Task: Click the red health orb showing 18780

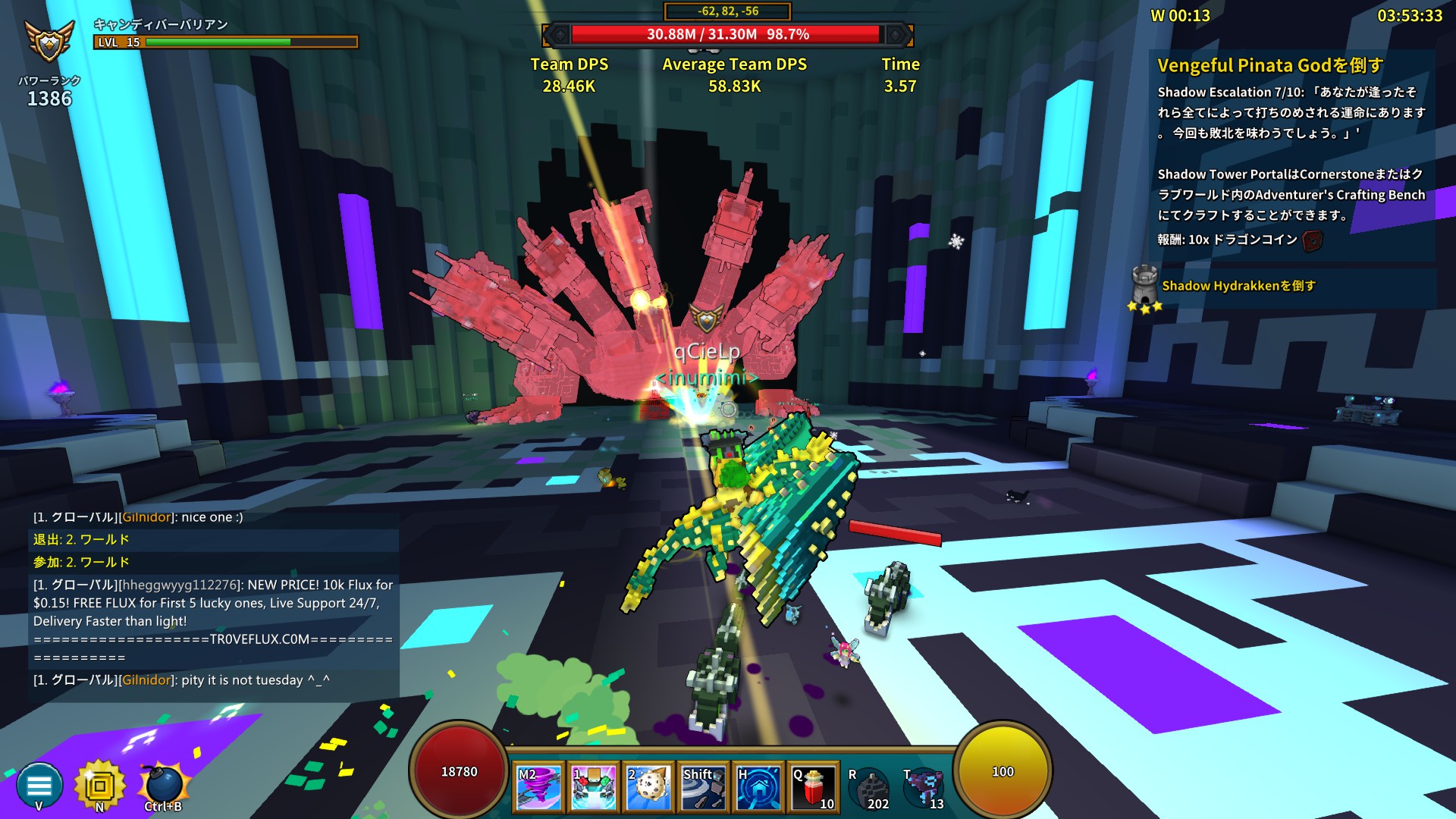Action: [x=459, y=770]
